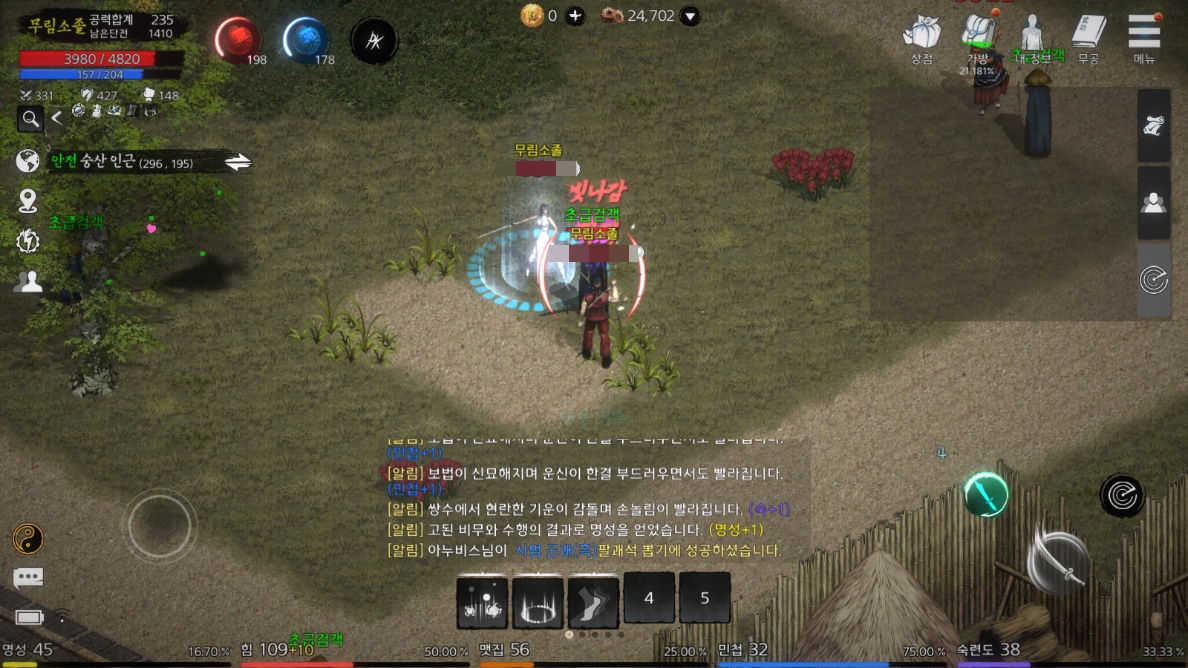Click the location pin marker icon
The image size is (1188, 668).
pyautogui.click(x=28, y=201)
